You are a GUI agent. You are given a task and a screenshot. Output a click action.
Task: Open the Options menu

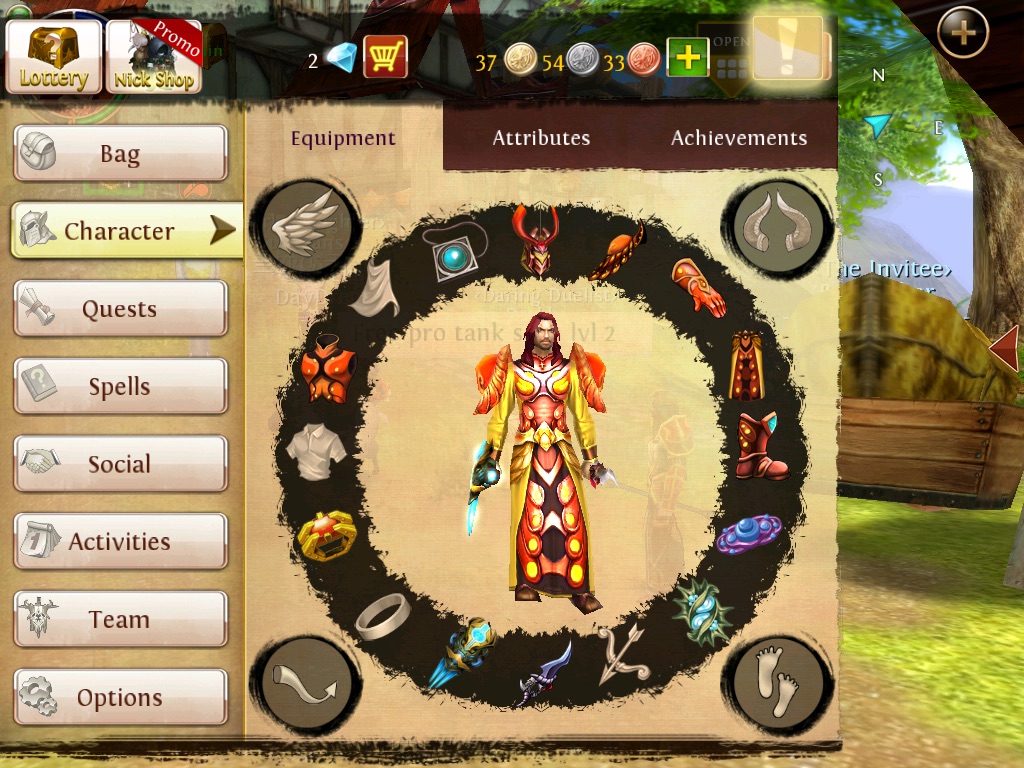tap(120, 697)
